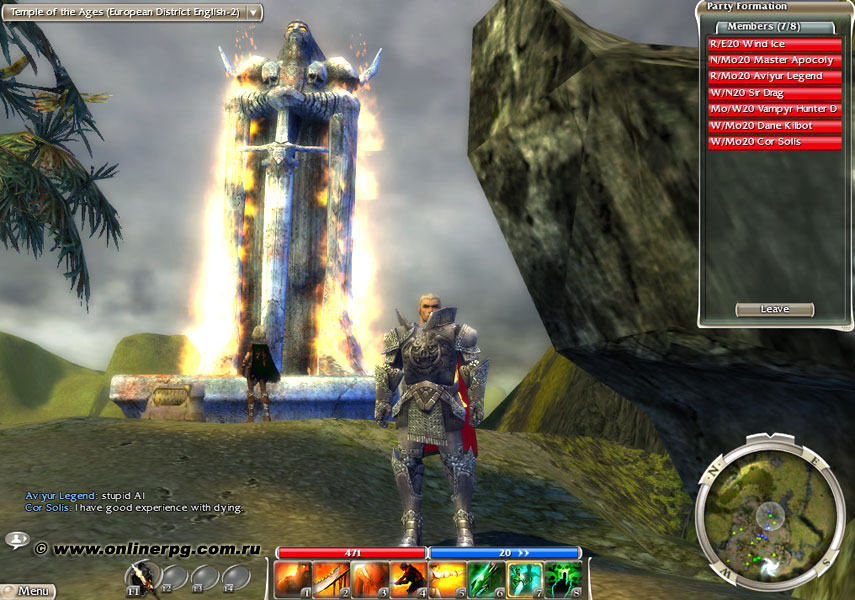Activate skill slot 4 with dark figure
This screenshot has height=600, width=855.
point(408,579)
